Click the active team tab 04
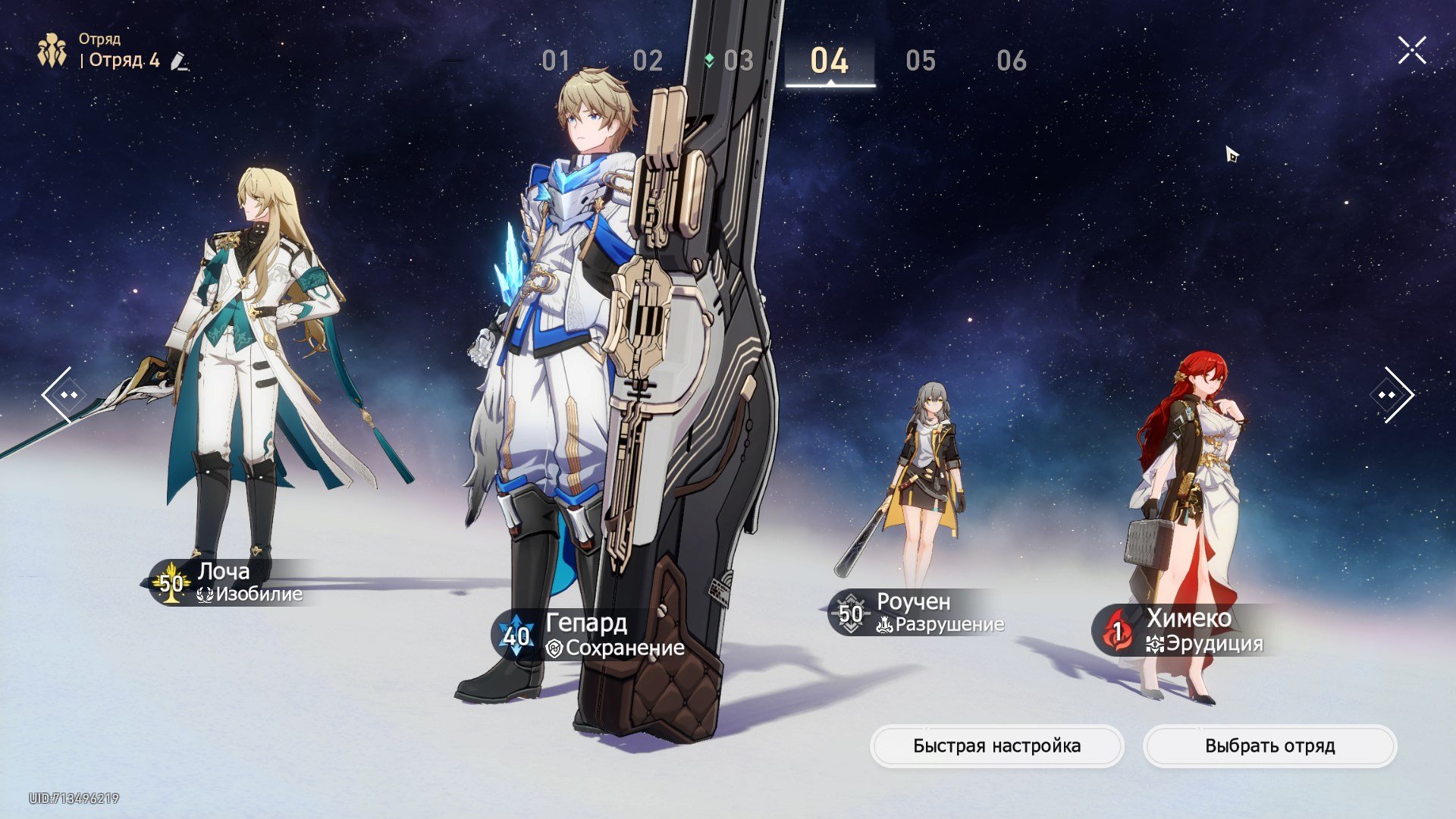Image resolution: width=1456 pixels, height=819 pixels. pyautogui.click(x=830, y=61)
